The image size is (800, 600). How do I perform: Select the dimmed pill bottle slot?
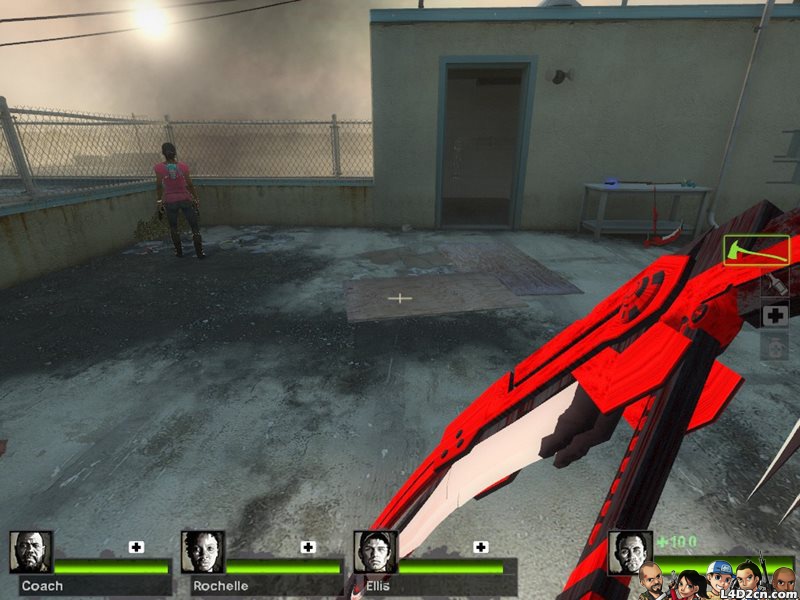(775, 347)
